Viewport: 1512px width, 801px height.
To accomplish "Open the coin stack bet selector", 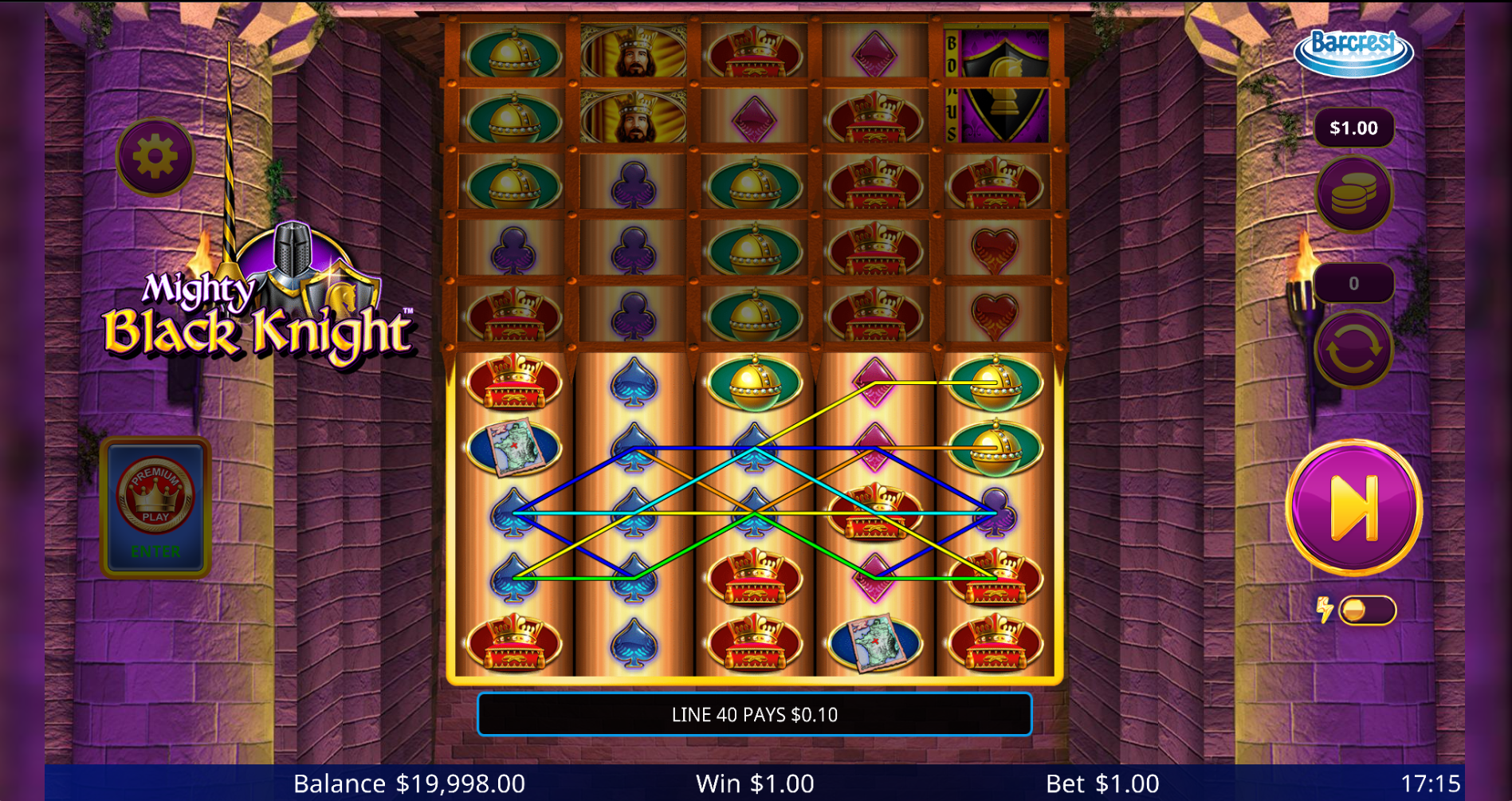I will 1353,194.
